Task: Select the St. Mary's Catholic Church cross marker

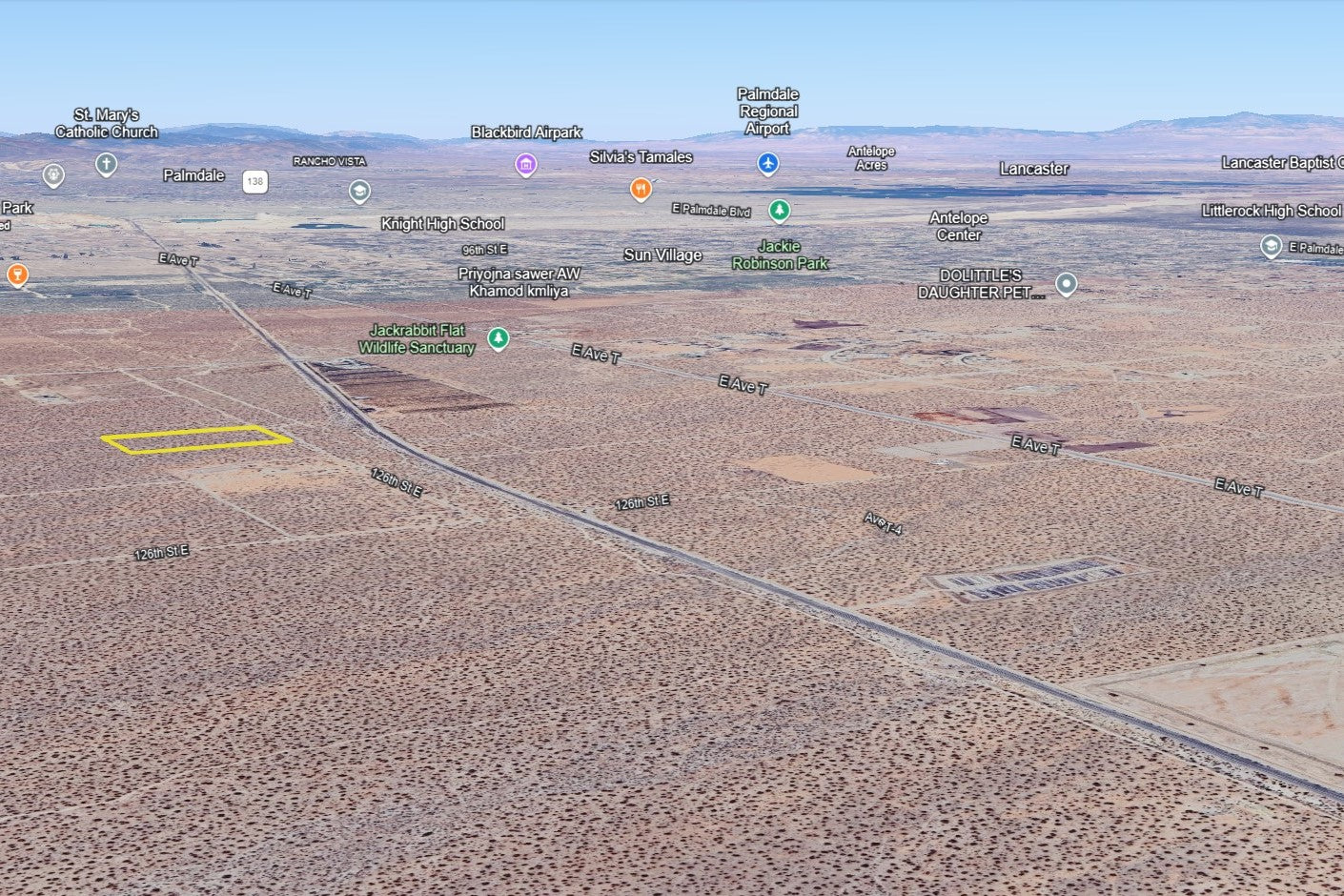Action: pos(106,164)
